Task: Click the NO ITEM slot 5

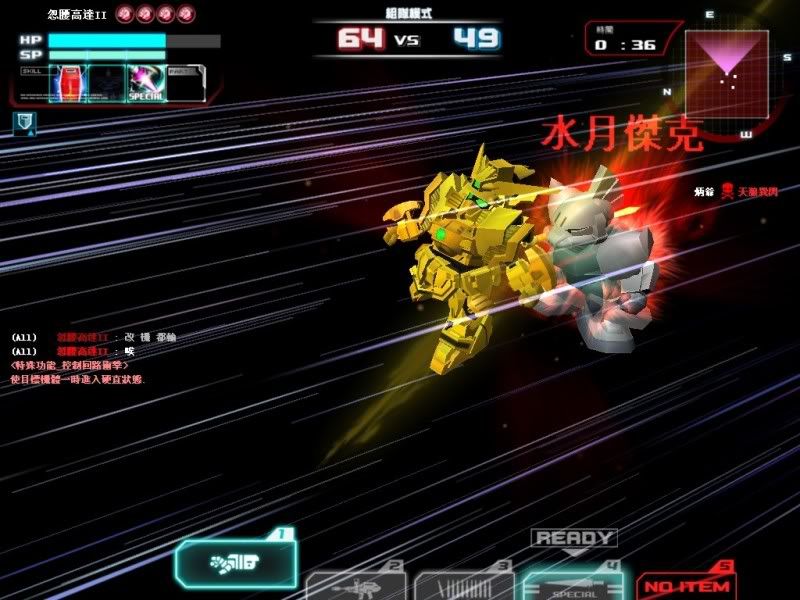Action: pyautogui.click(x=687, y=585)
